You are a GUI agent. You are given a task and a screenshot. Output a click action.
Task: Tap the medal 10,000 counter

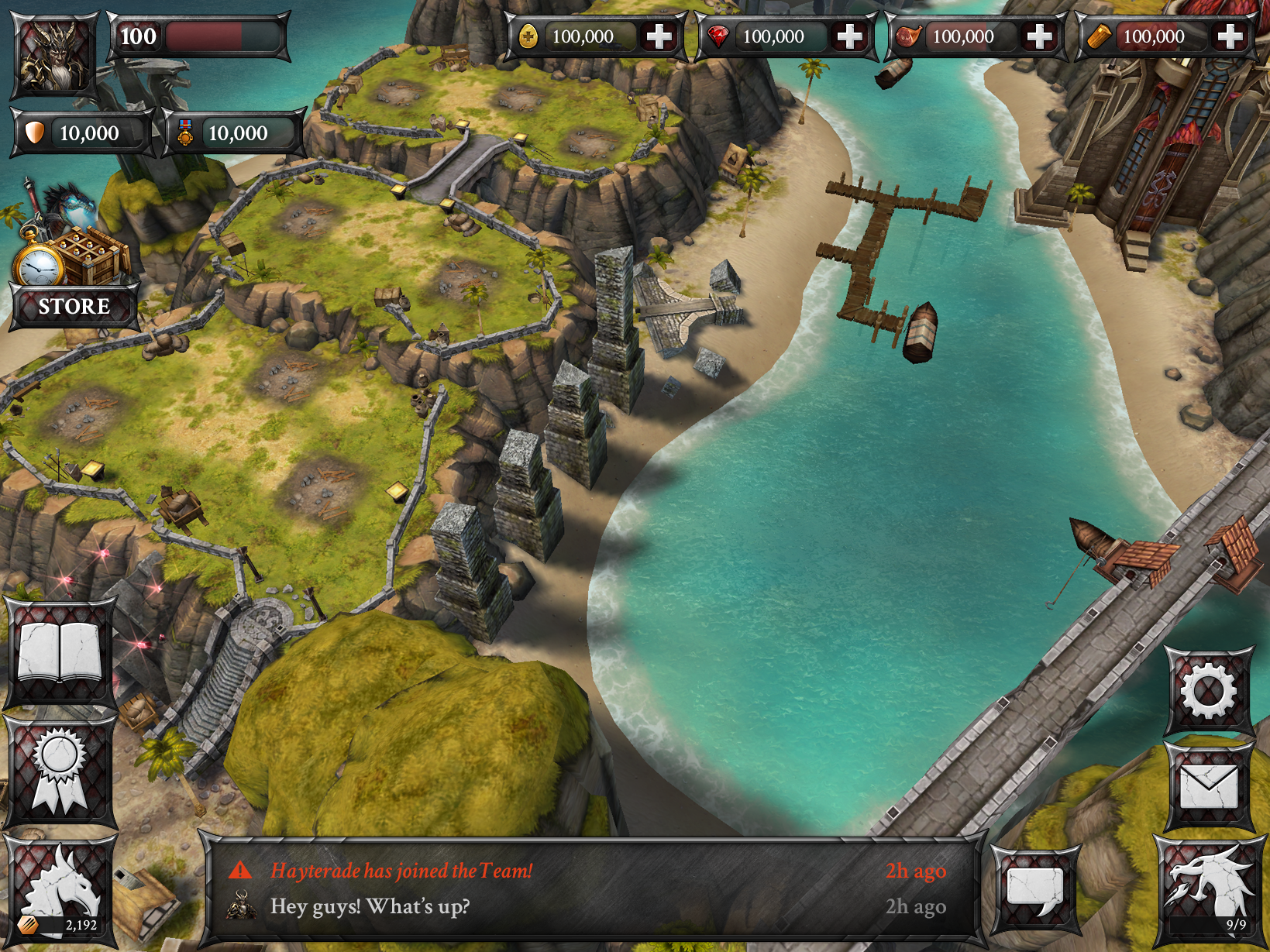coord(230,133)
